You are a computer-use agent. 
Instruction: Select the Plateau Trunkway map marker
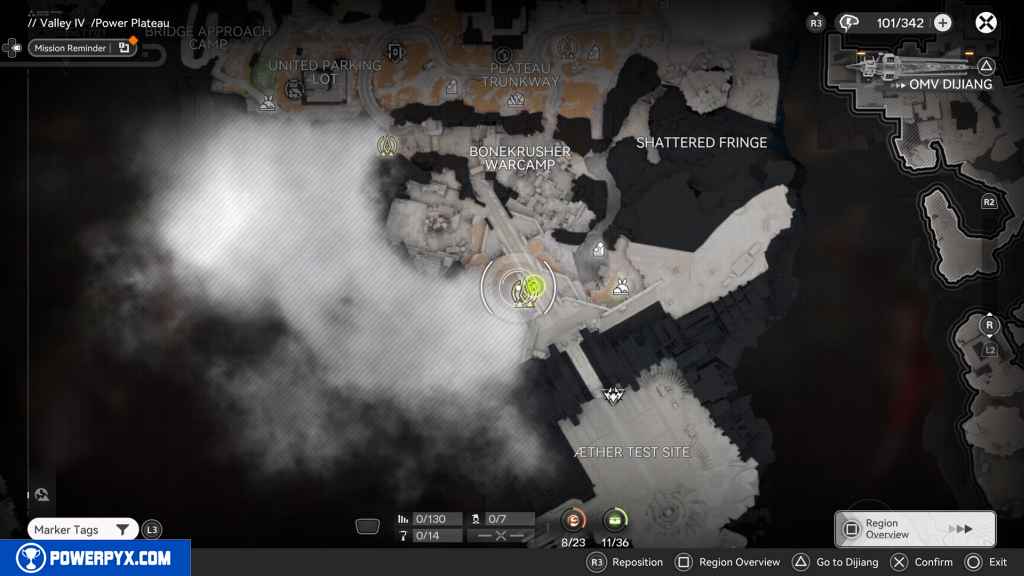pos(516,99)
